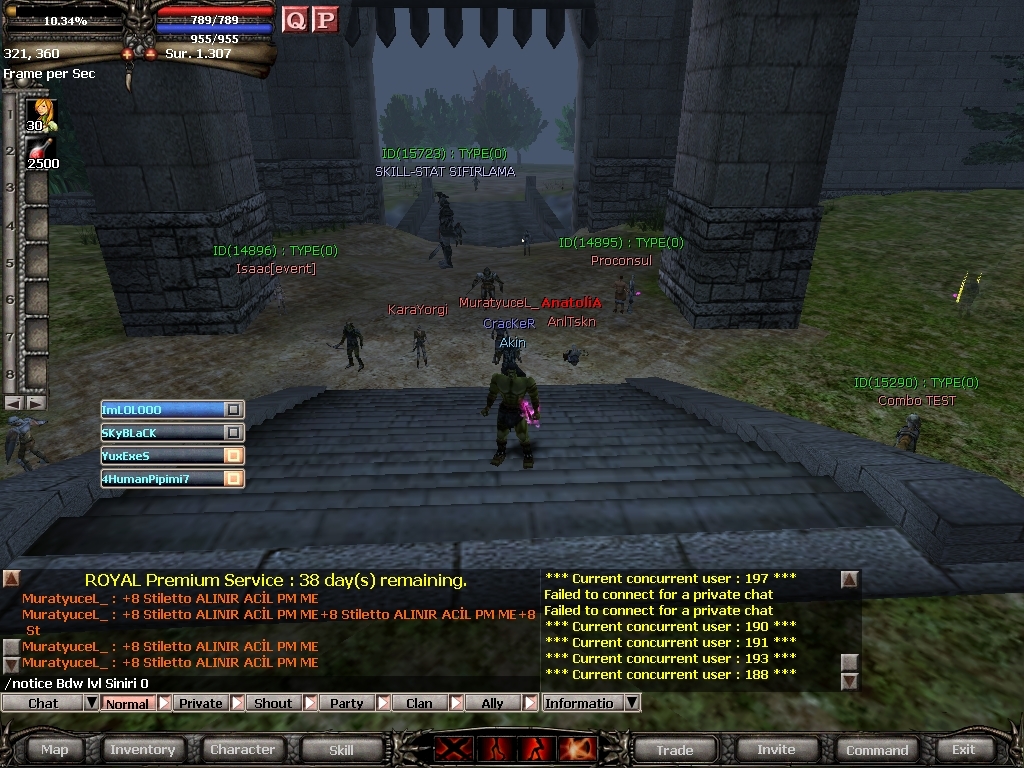The image size is (1024, 768).
Task: Select the Ally chat tab
Action: click(492, 703)
